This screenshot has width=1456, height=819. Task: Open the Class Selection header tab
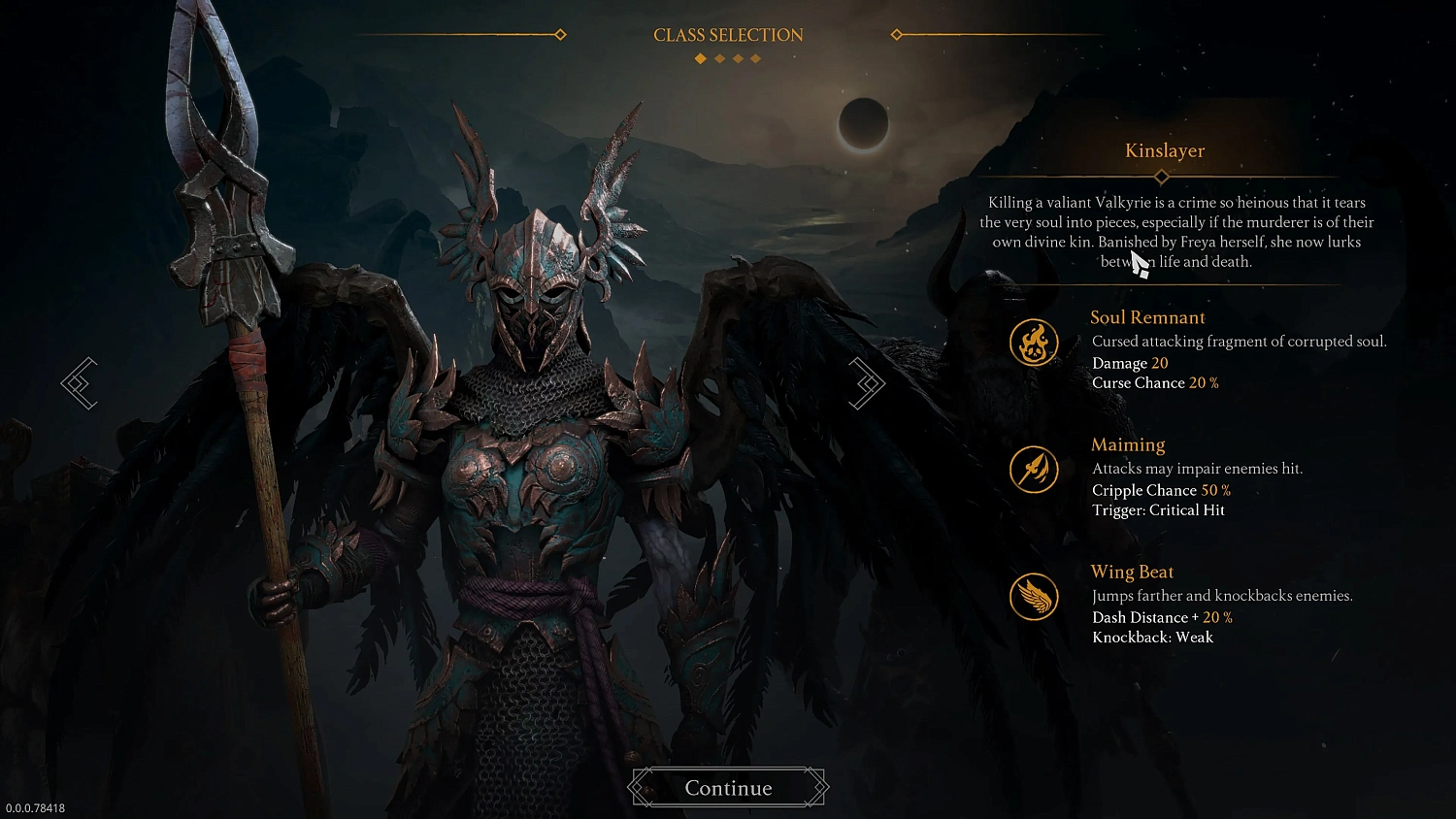pos(727,34)
